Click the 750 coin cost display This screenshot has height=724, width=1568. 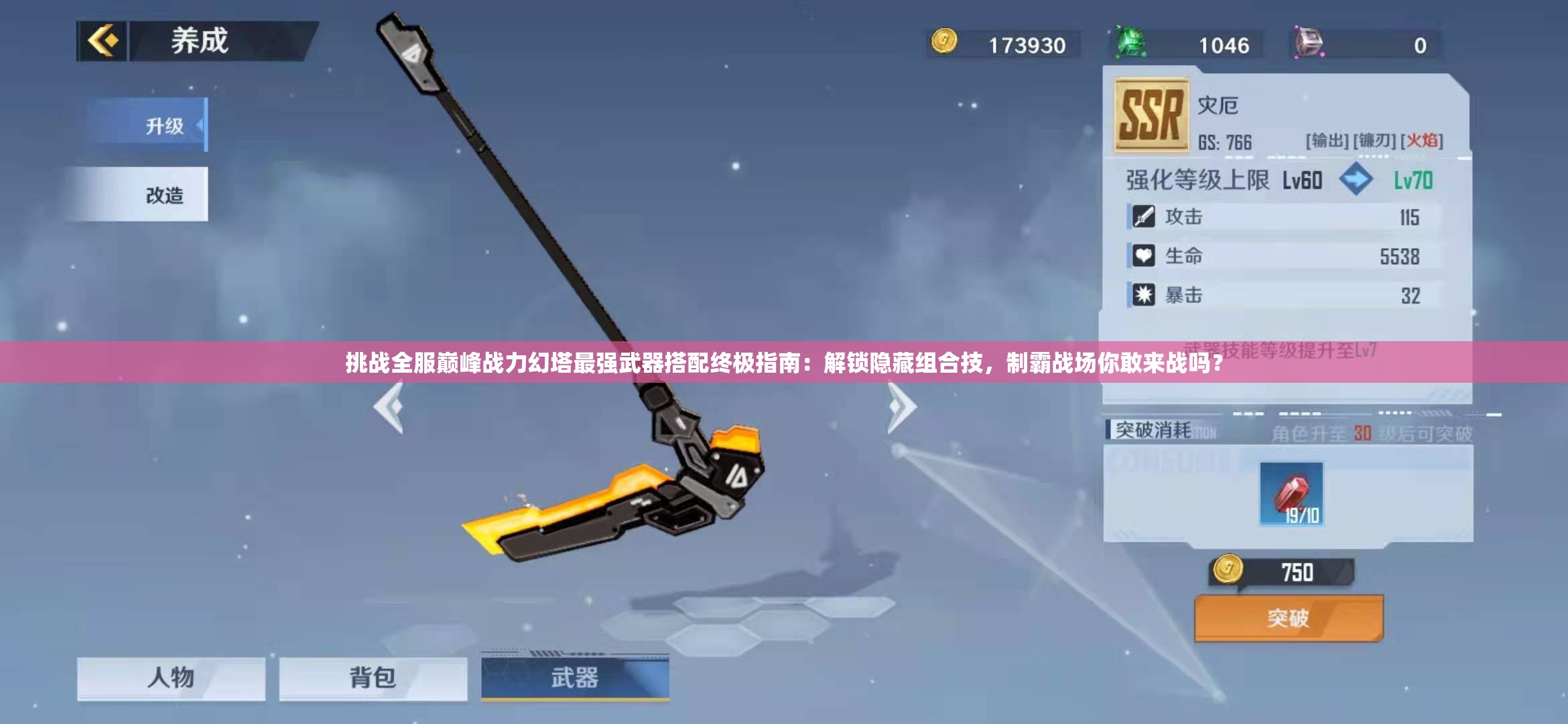tap(1283, 571)
